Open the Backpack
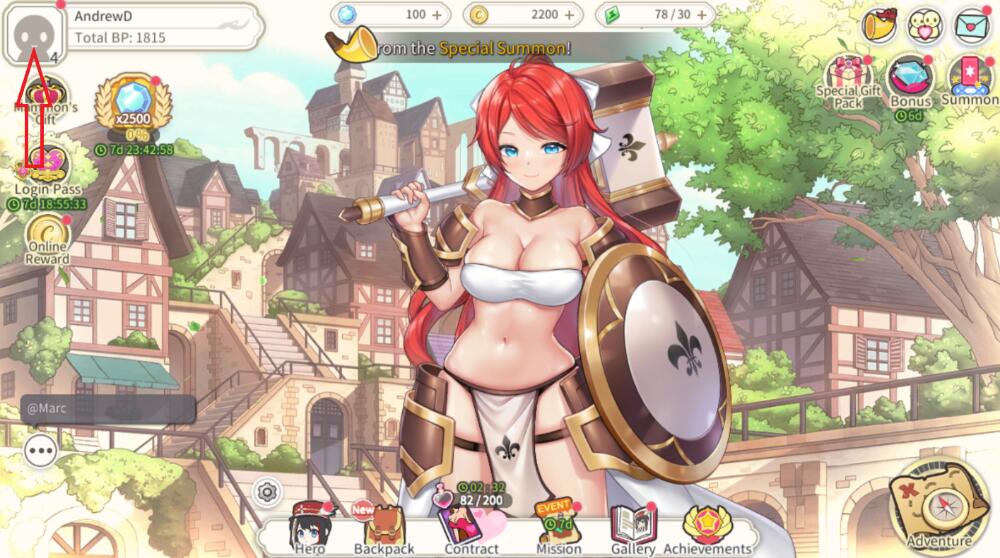The height and width of the screenshot is (558, 1000). (384, 529)
